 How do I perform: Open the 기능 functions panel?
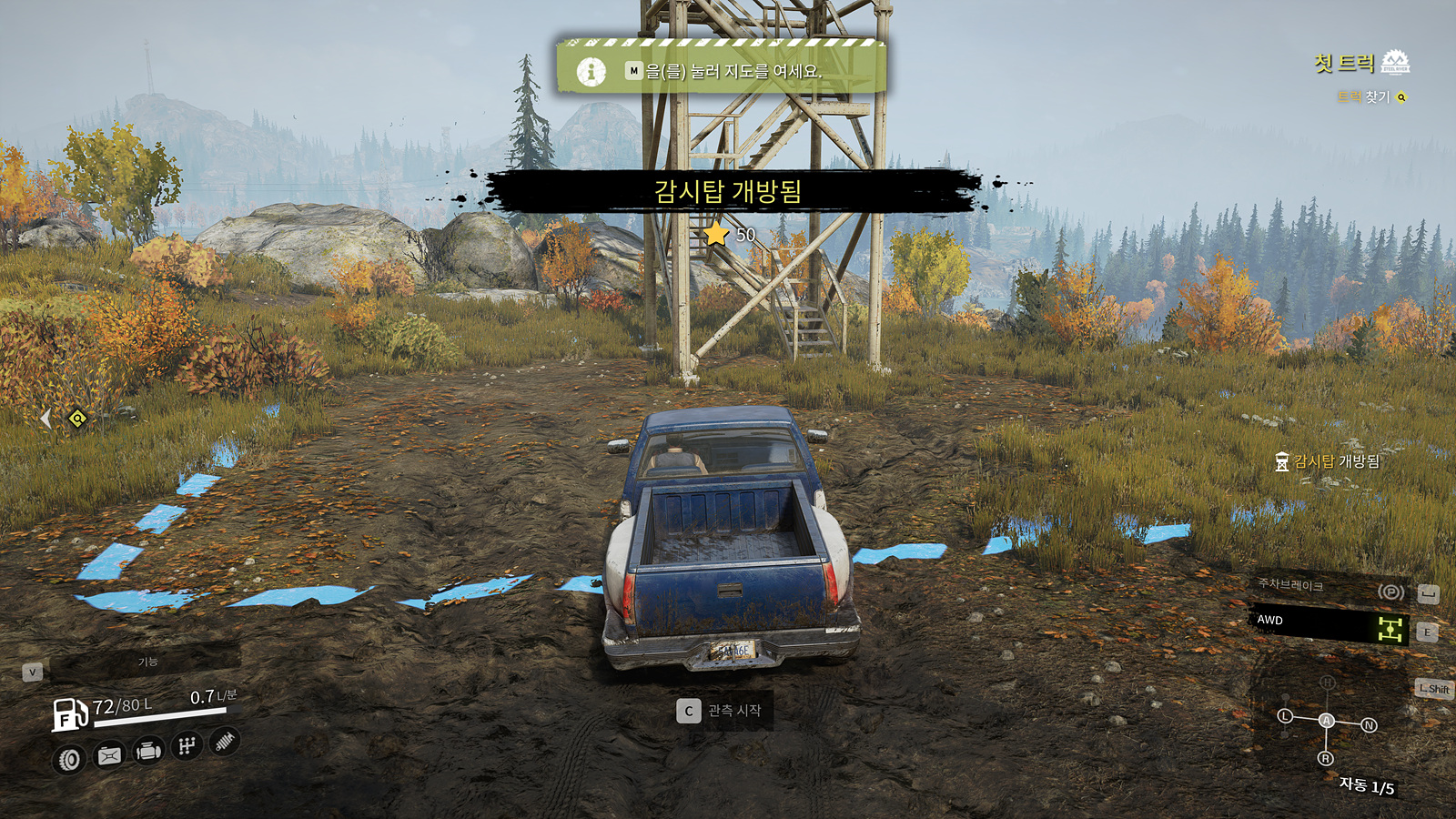click(147, 662)
